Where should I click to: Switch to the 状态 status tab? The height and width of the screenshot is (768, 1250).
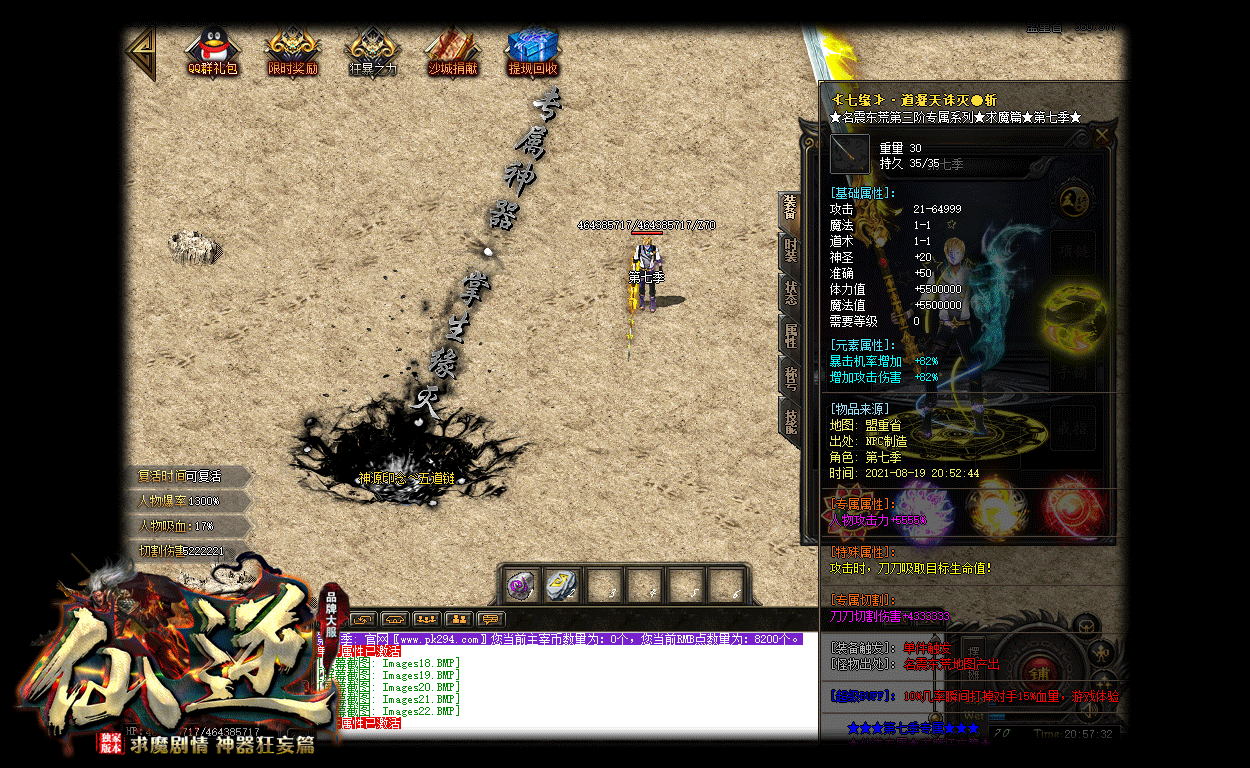tap(790, 292)
